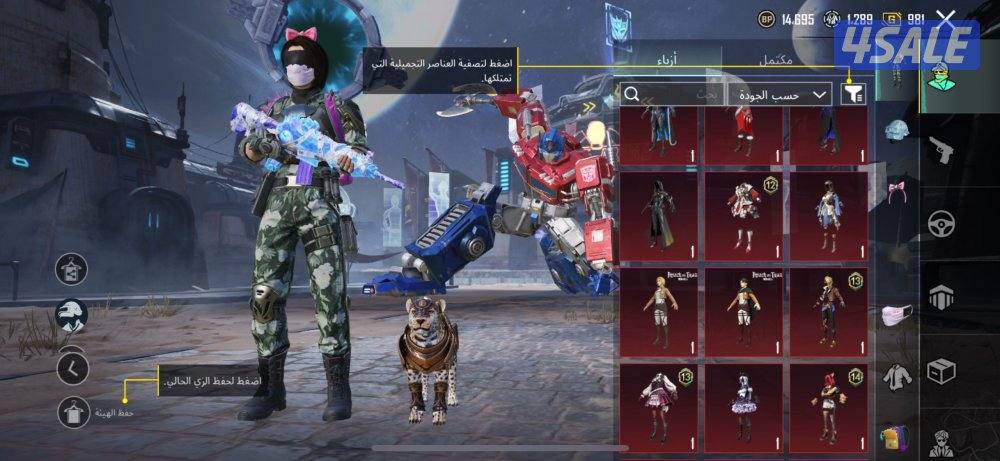
Task: Select the level 14 red-haired outfit
Action: (829, 404)
